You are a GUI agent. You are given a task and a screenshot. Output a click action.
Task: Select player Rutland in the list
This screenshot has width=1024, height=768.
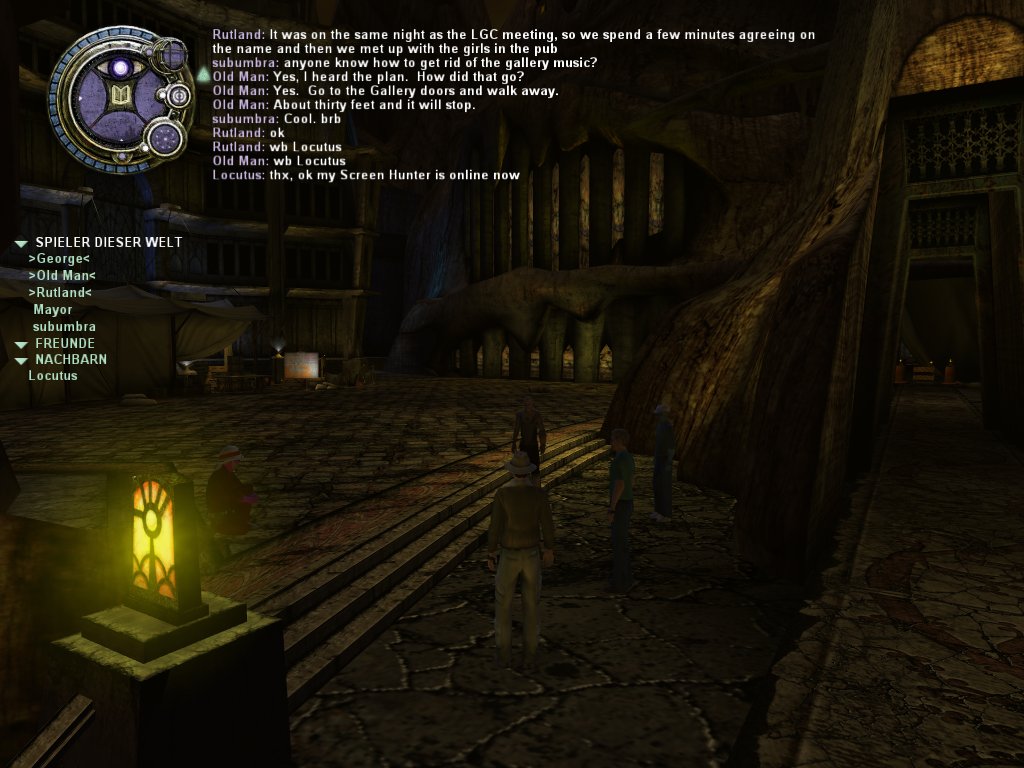click(60, 293)
